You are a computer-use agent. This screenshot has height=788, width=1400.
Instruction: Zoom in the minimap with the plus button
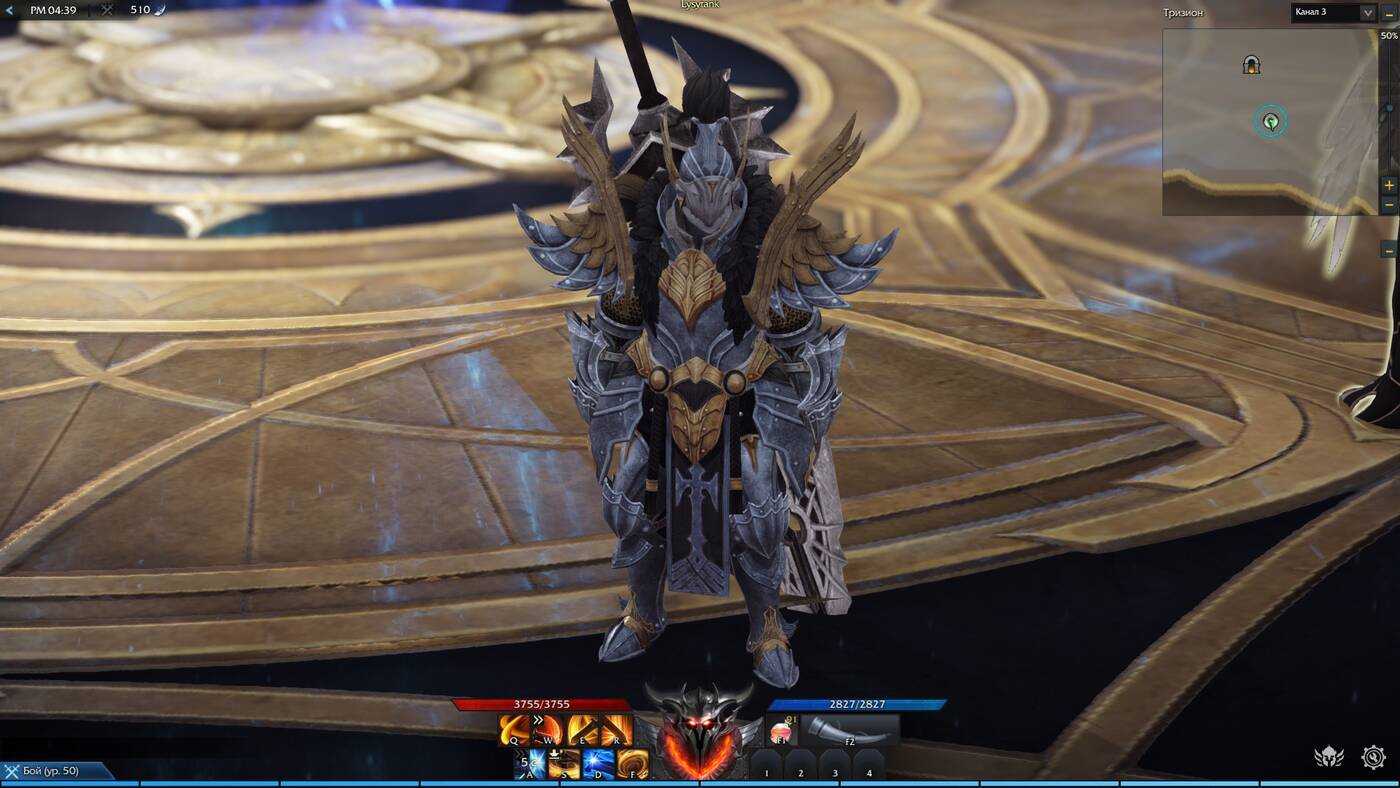[1389, 186]
